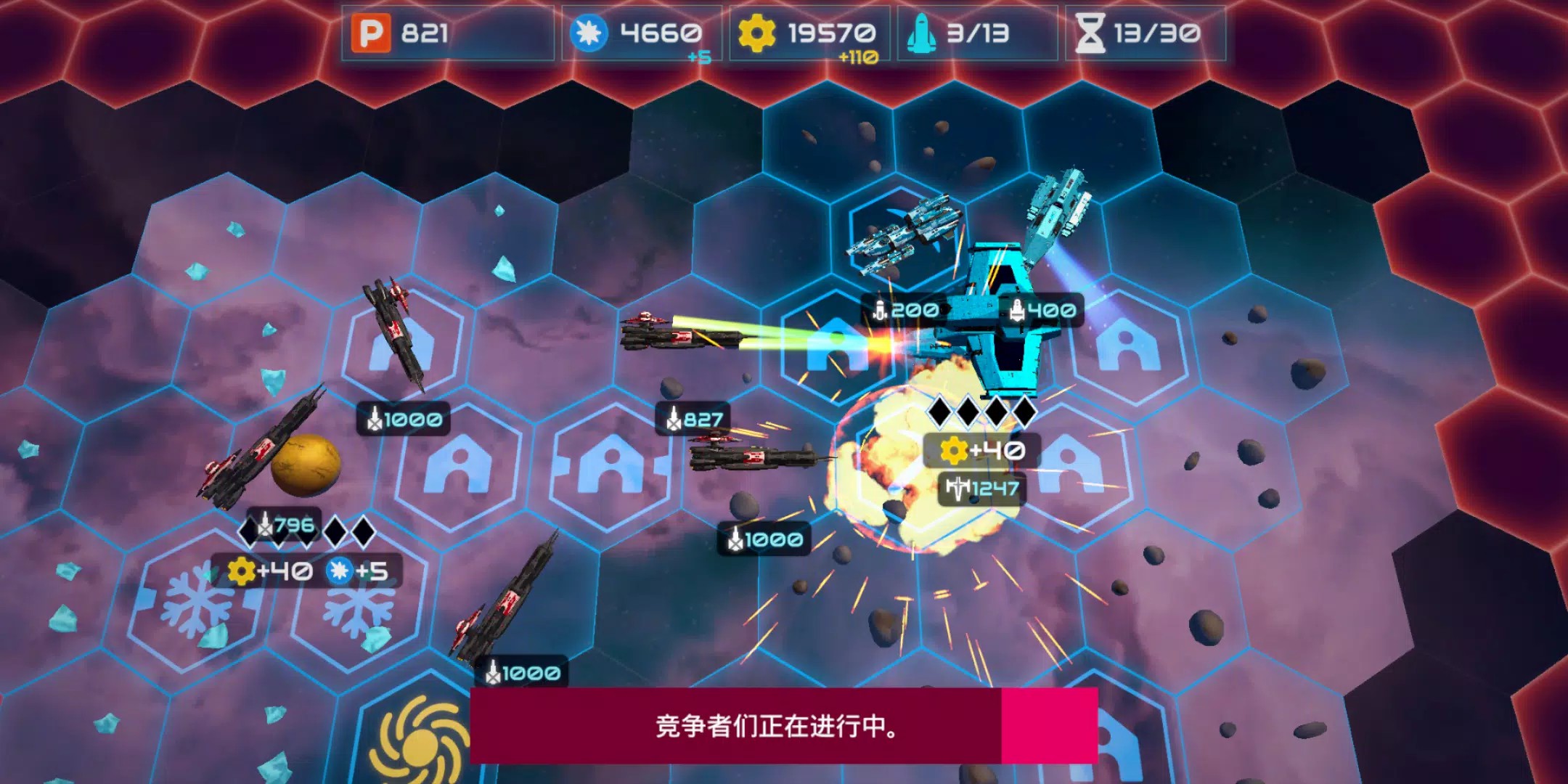Open the yellow gear resources counter
The width and height of the screenshot is (1568, 784).
point(755,30)
